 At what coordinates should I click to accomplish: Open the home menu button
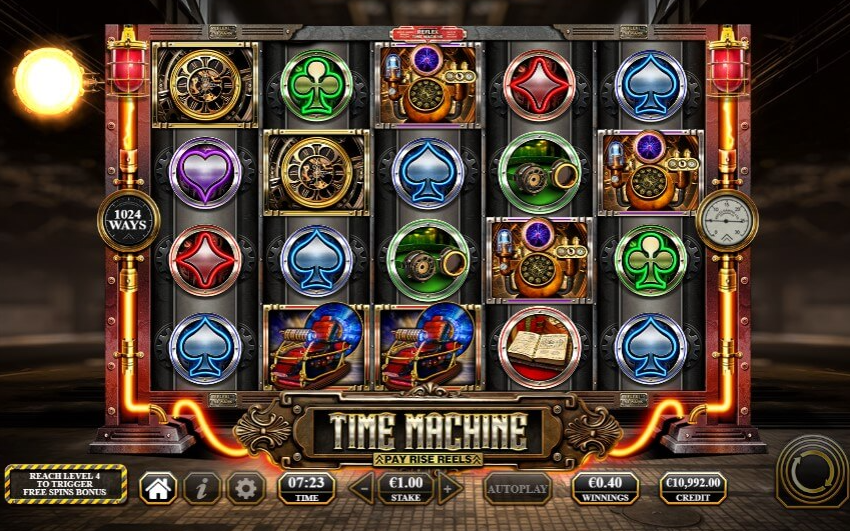[x=158, y=488]
